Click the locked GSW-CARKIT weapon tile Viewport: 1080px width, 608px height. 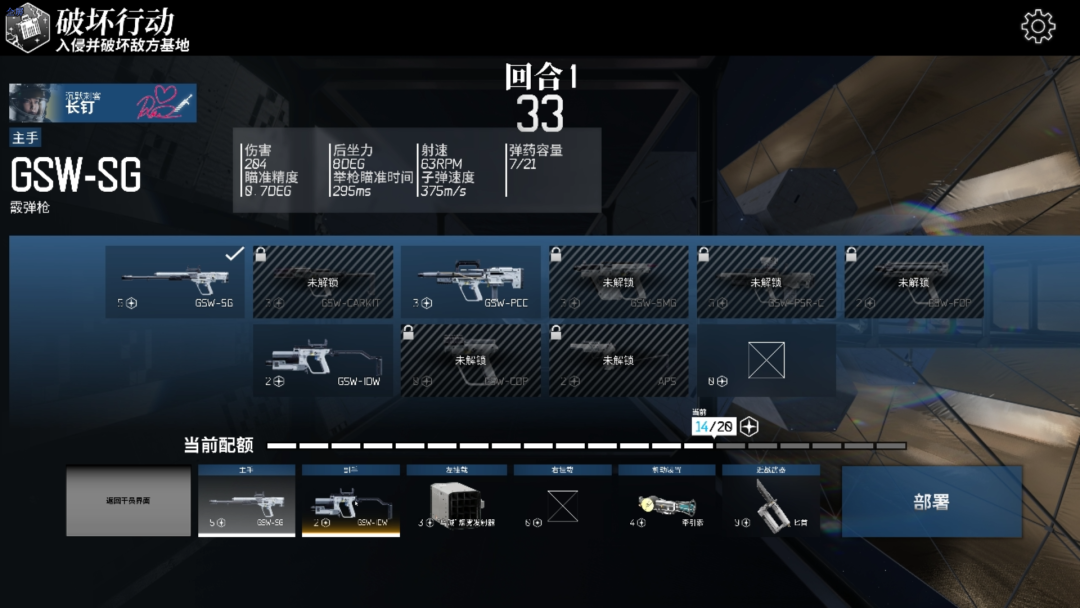[x=322, y=282]
